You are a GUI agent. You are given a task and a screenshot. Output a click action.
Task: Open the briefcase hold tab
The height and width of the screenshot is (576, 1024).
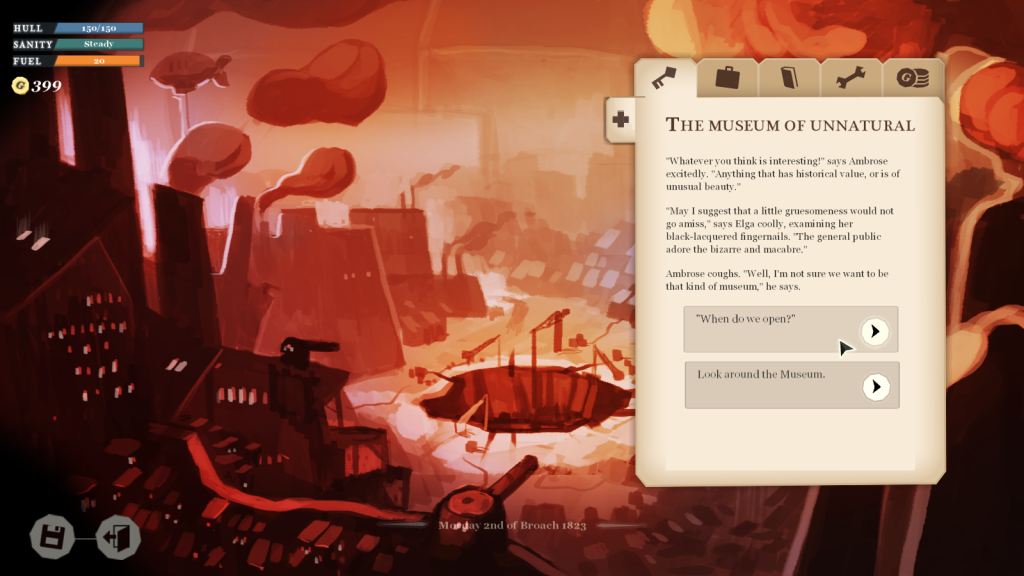pyautogui.click(x=727, y=77)
